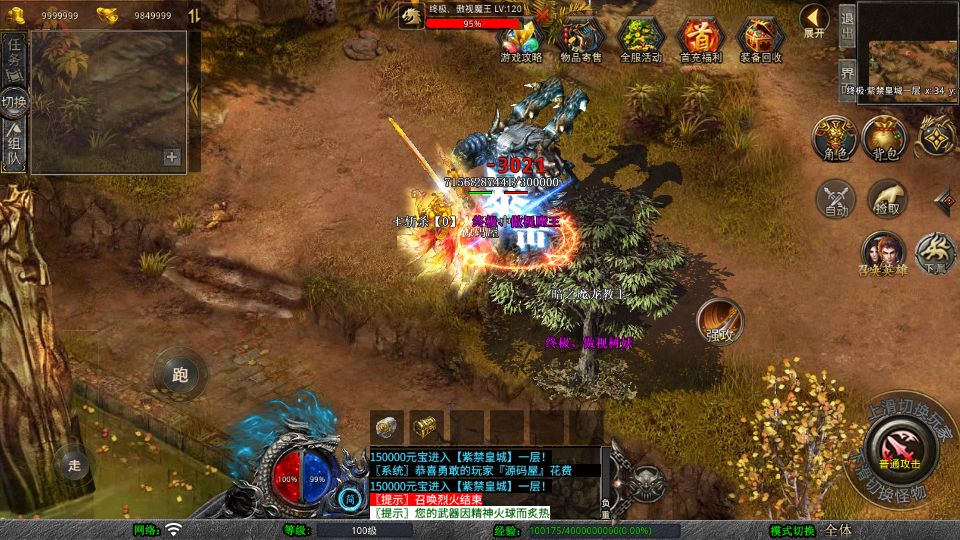This screenshot has width=960, height=540.
Task: Hit the 普通攻击 normal attack button
Action: pyautogui.click(x=902, y=444)
